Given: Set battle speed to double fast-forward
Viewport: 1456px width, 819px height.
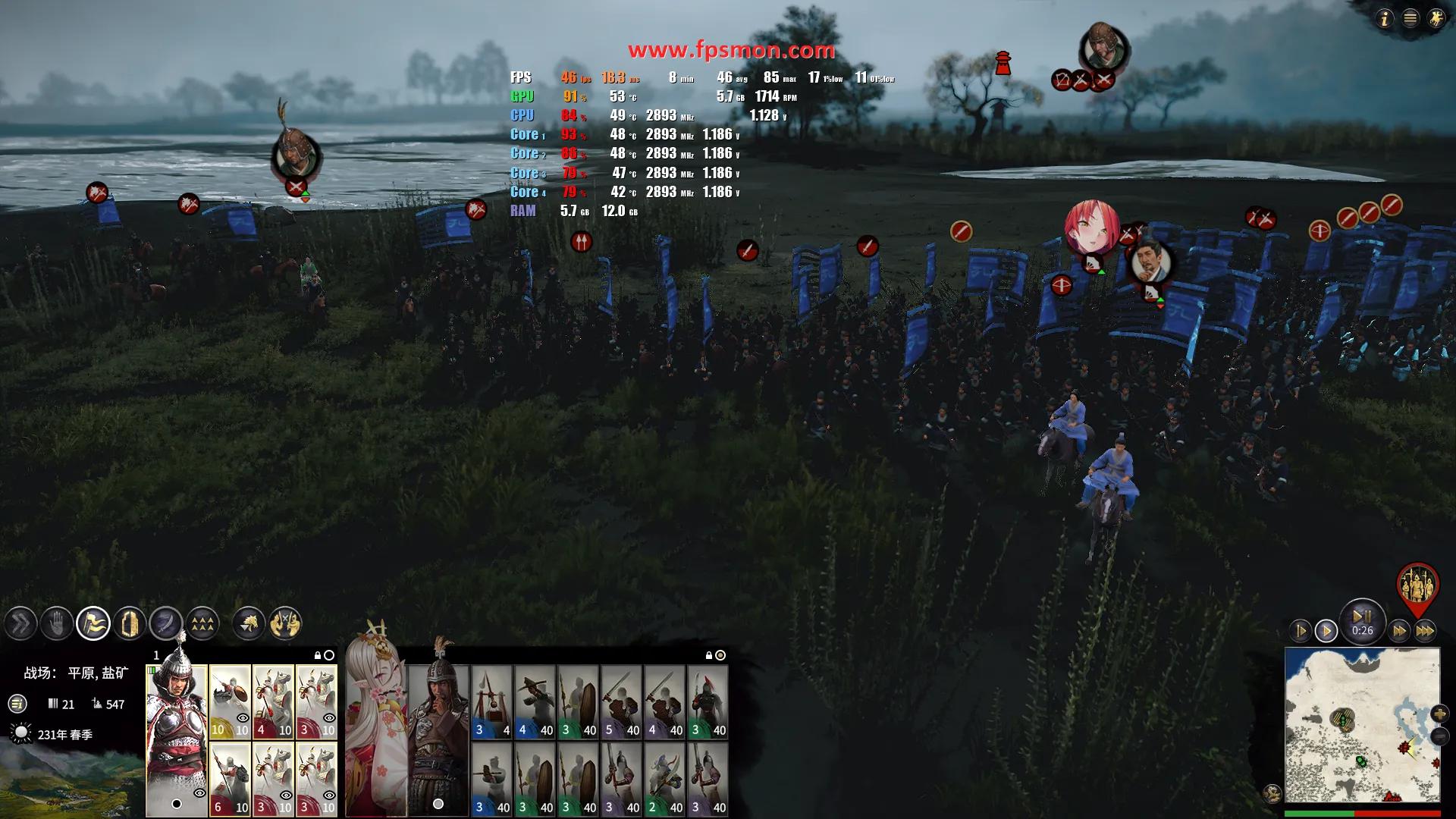Looking at the screenshot, I should 1399,631.
